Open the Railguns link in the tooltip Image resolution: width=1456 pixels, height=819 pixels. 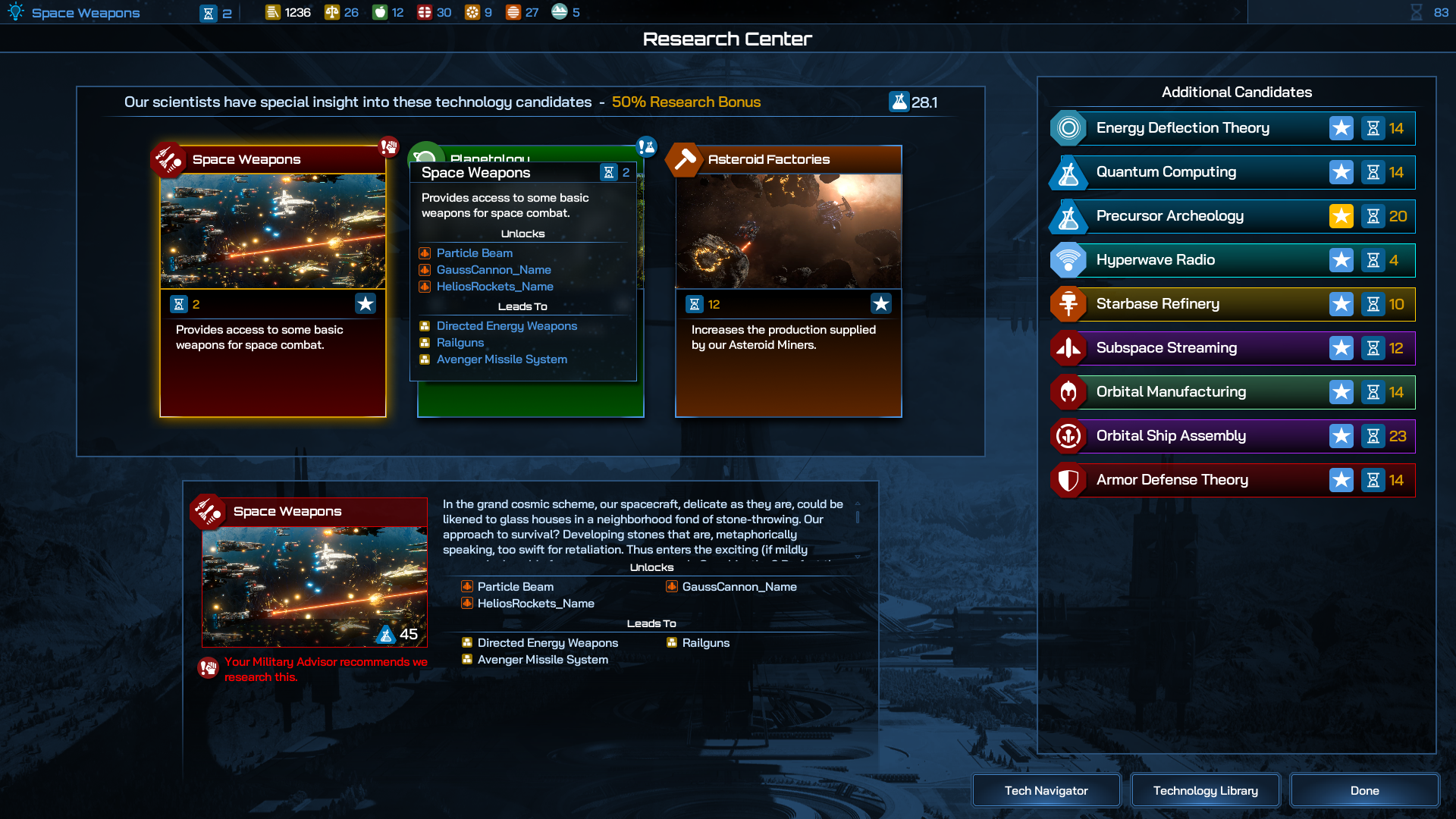[x=460, y=343]
